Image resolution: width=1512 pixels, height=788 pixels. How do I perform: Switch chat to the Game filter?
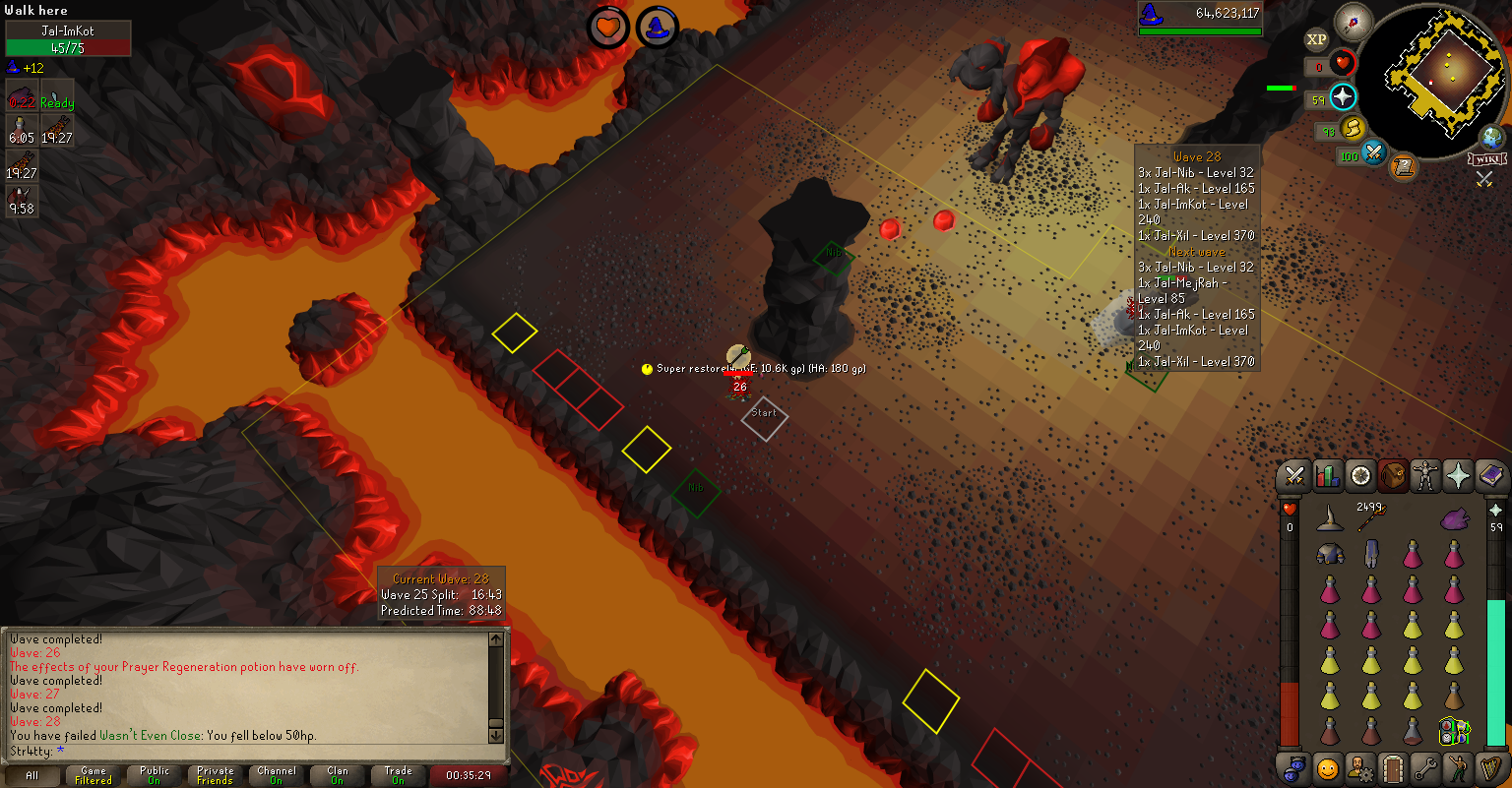pyautogui.click(x=94, y=775)
